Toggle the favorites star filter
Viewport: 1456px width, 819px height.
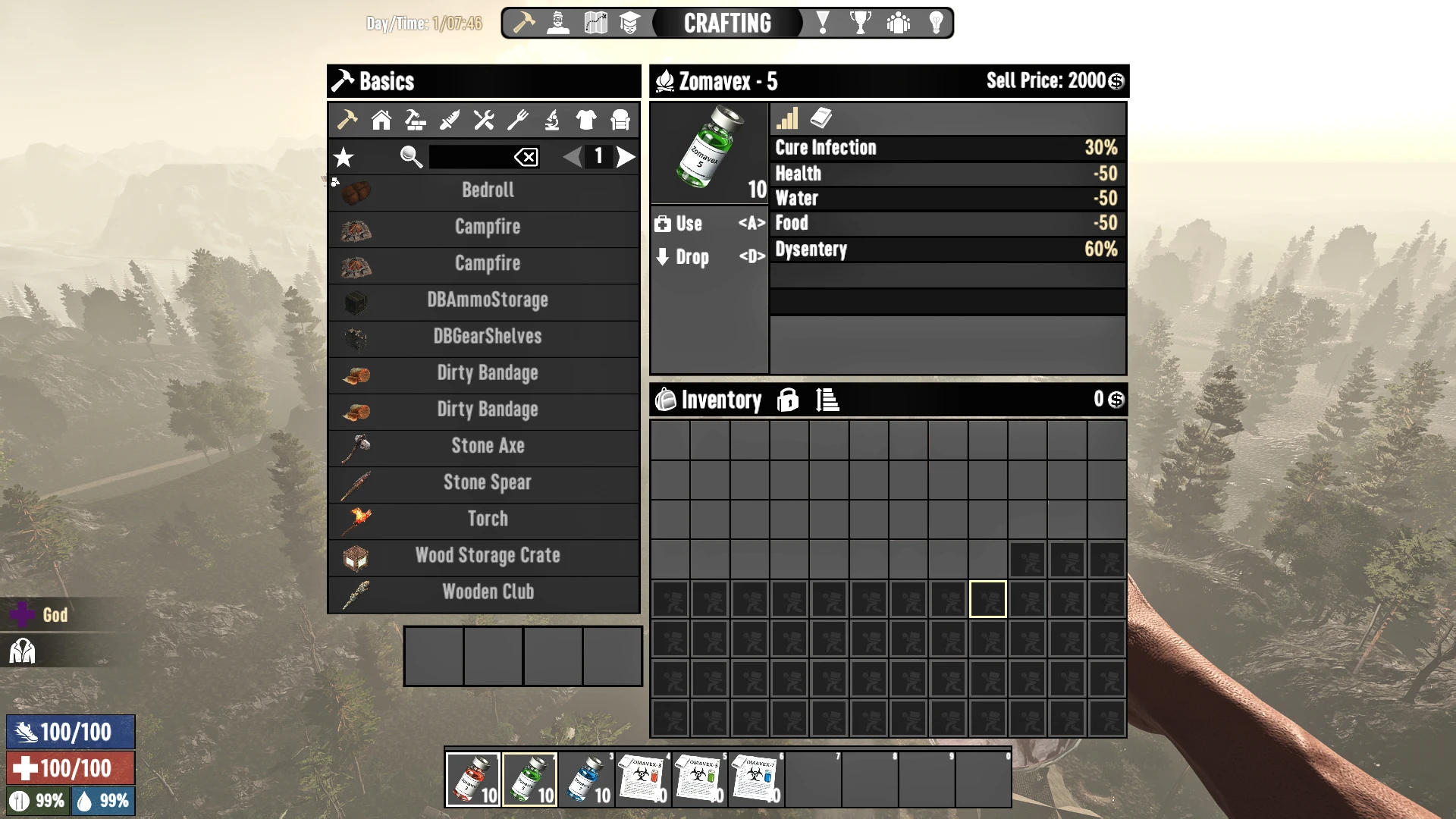point(344,157)
